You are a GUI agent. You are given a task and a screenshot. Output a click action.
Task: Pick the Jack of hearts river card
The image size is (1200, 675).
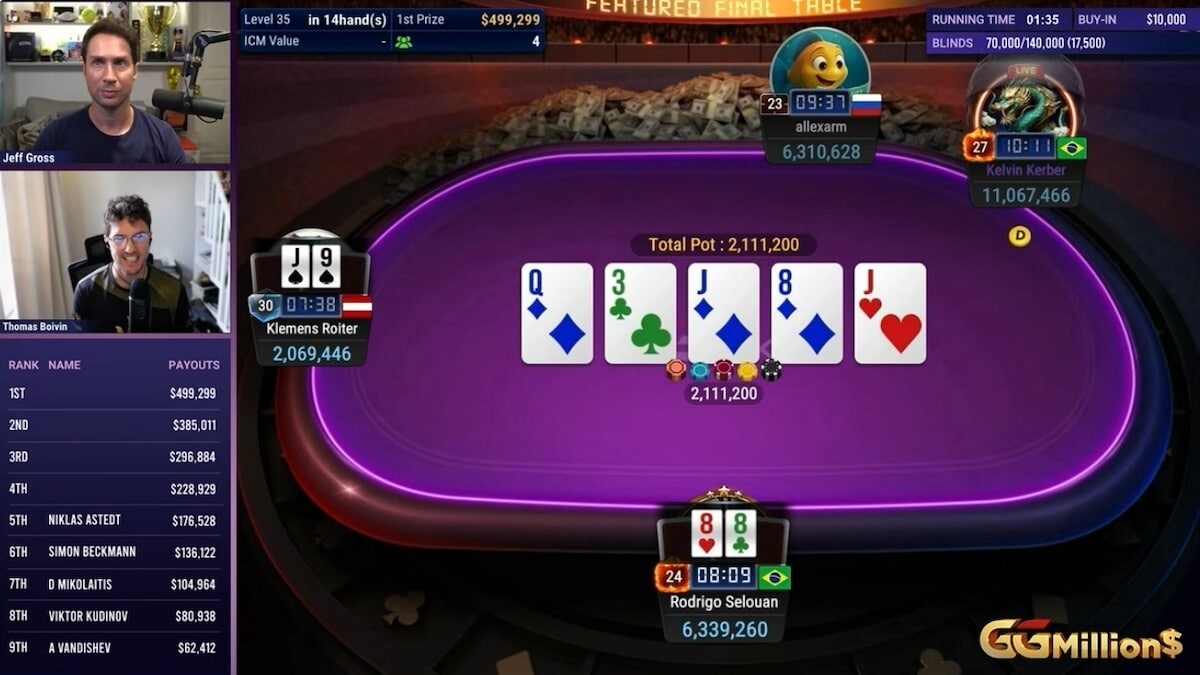click(x=890, y=313)
